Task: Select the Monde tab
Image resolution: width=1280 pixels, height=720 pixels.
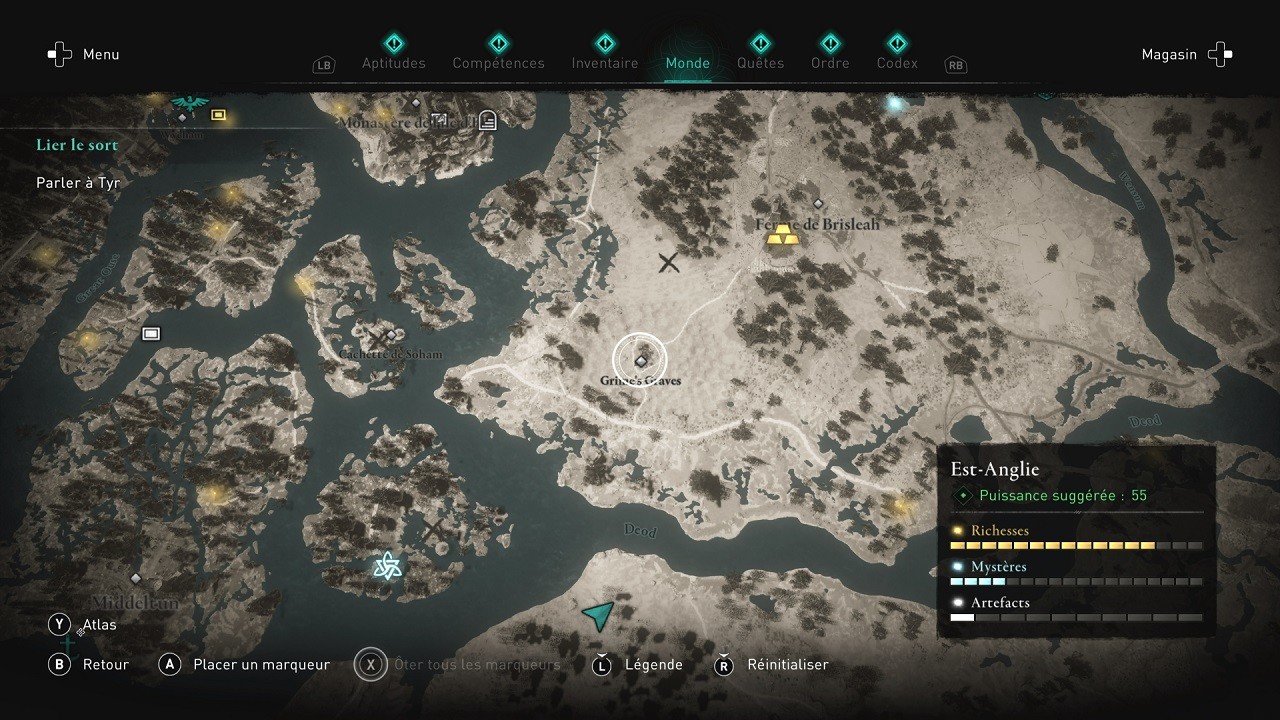Action: (688, 62)
